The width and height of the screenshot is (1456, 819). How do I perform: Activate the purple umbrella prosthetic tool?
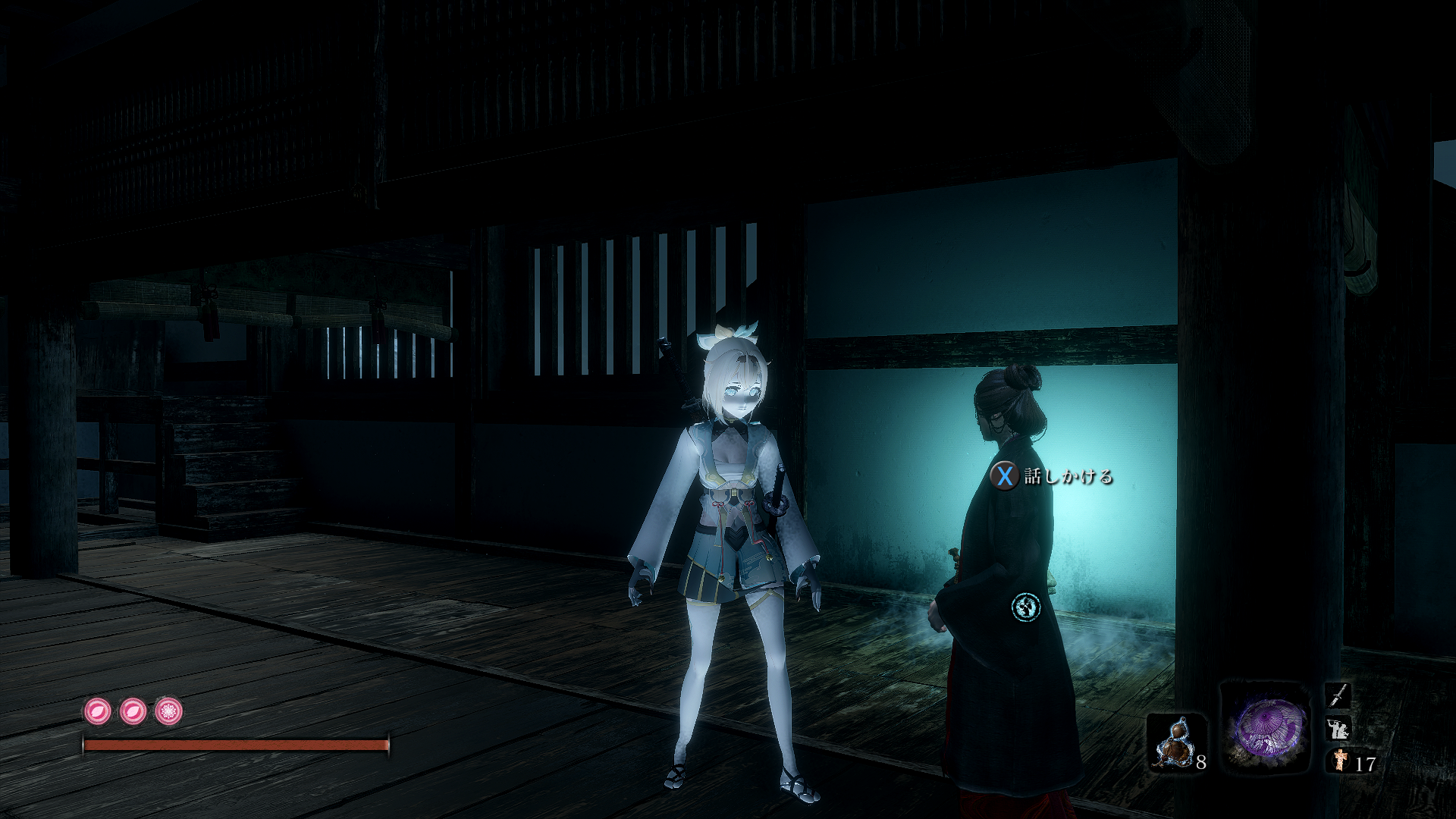pos(1266,727)
